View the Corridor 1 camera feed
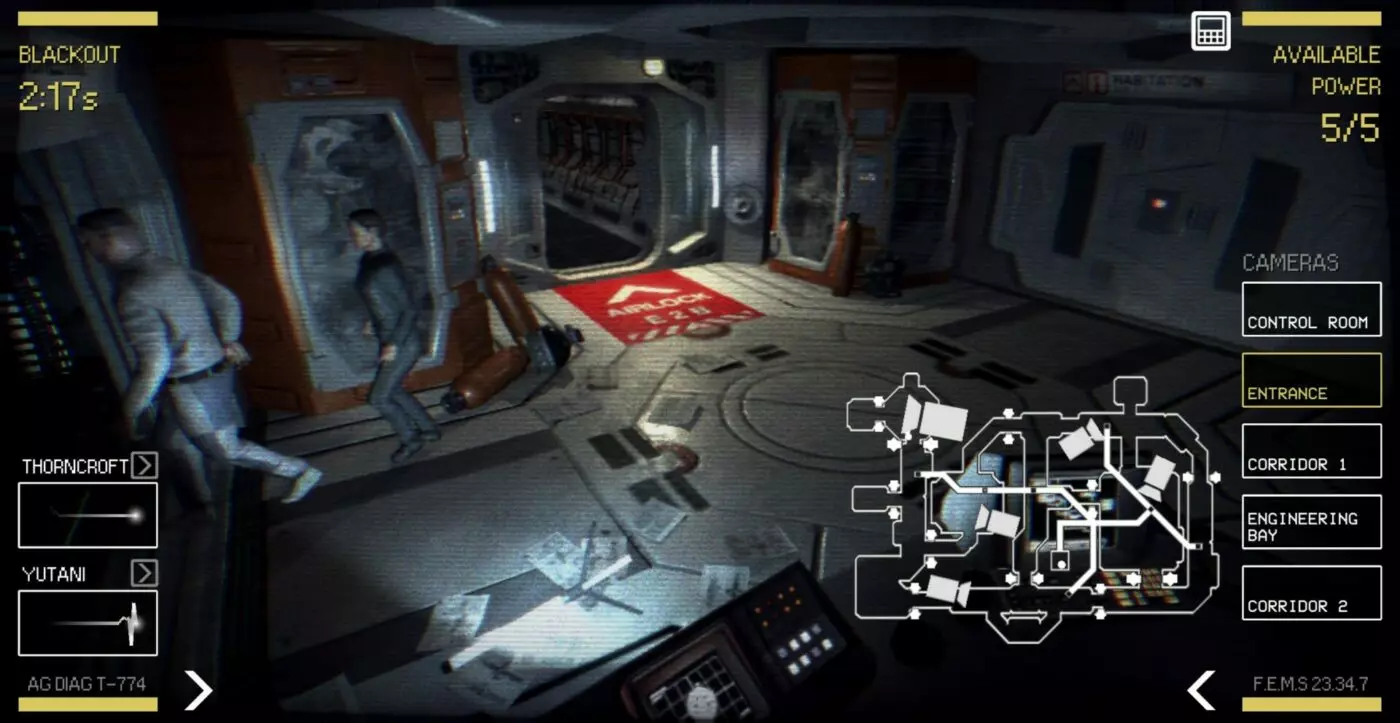The width and height of the screenshot is (1400, 723). 1311,450
